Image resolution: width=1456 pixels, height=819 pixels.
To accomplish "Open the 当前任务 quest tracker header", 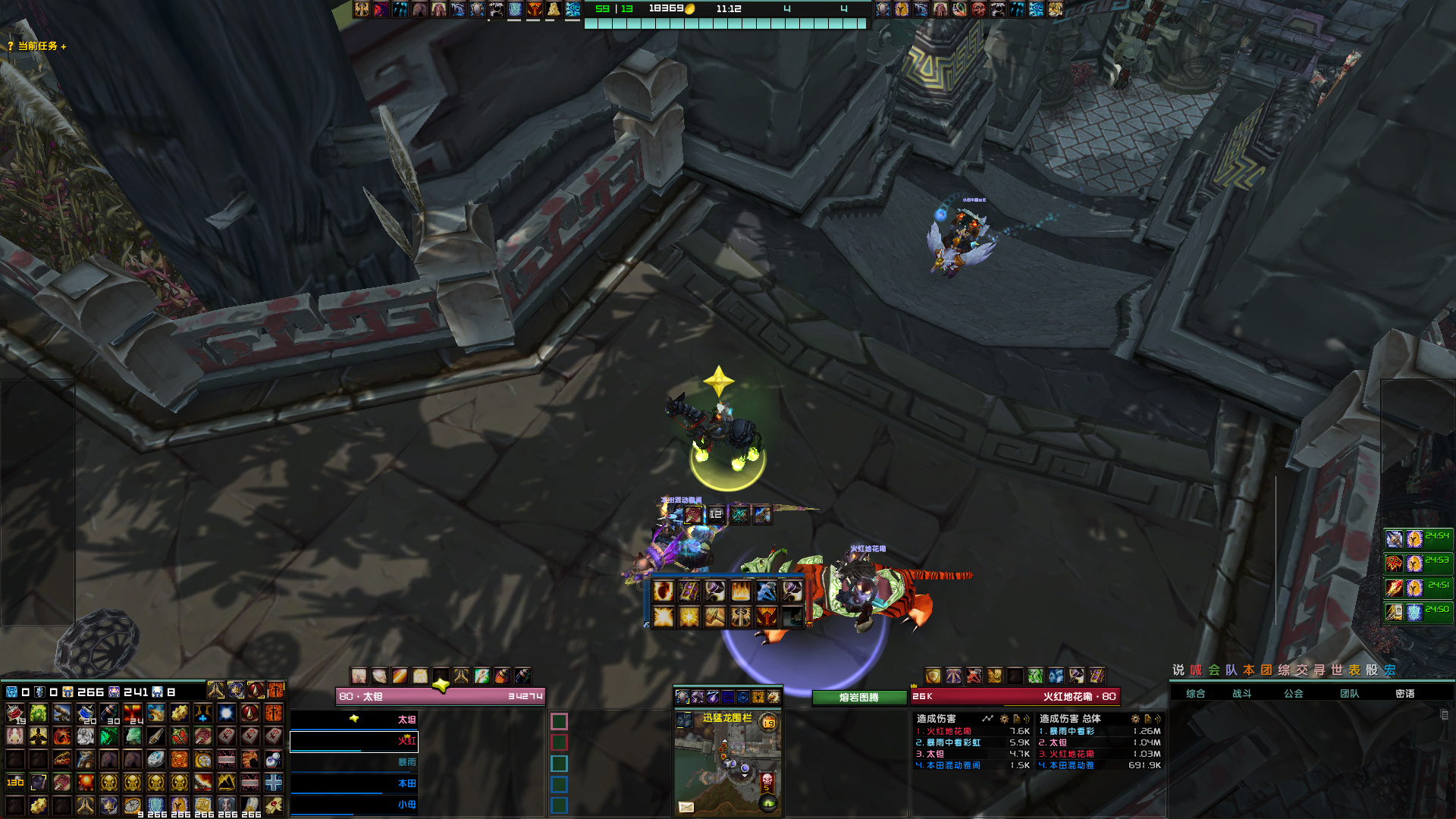I will tap(37, 46).
